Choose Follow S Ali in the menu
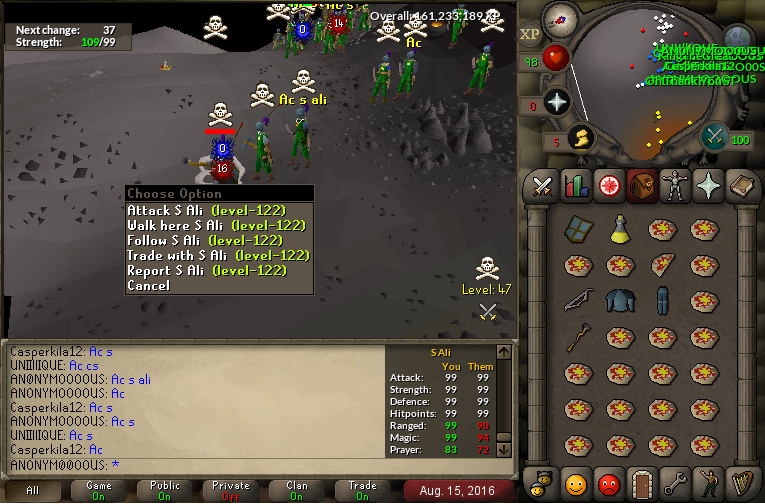 pos(204,241)
